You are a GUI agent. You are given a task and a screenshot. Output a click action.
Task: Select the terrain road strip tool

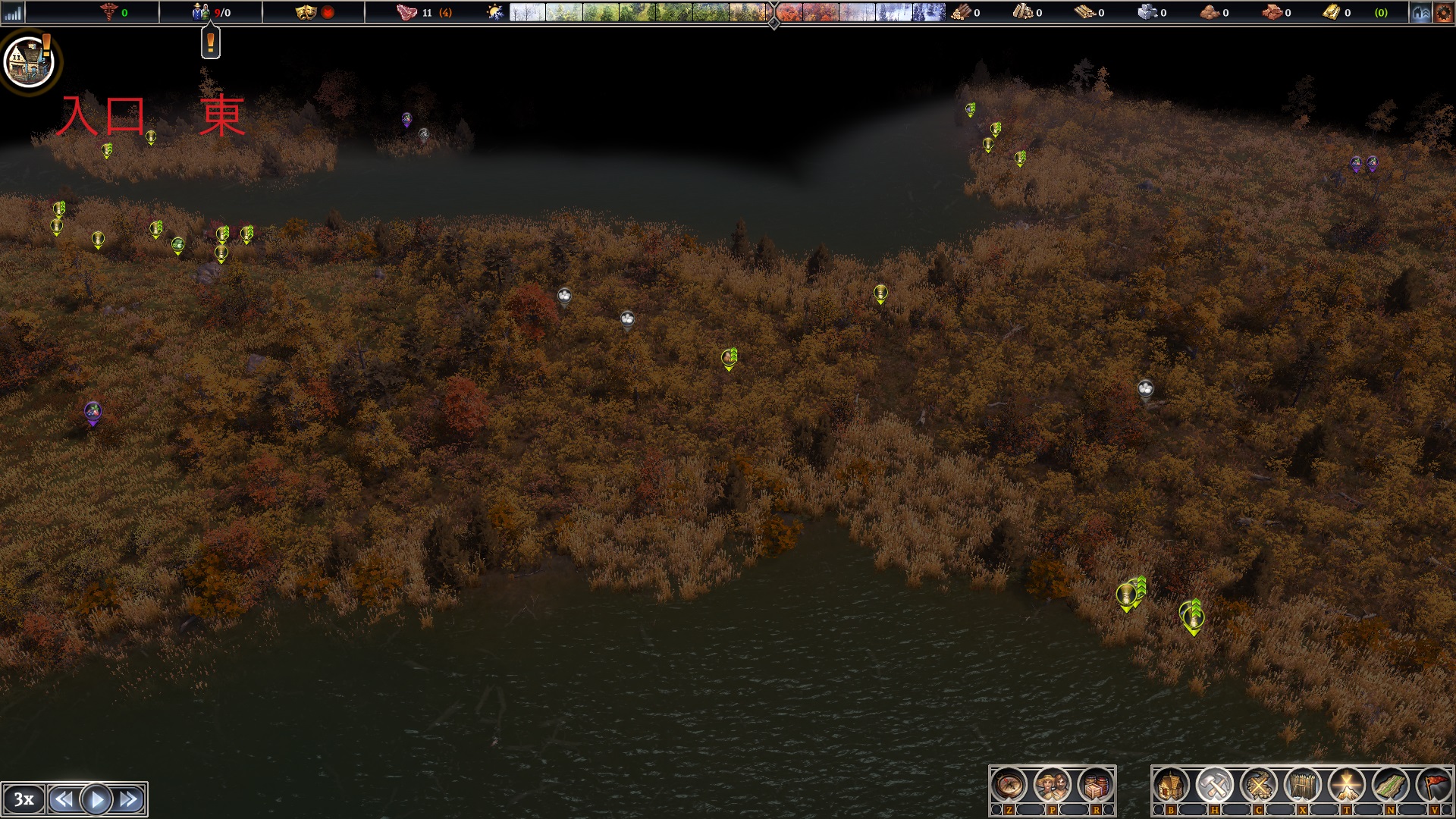point(1390,786)
